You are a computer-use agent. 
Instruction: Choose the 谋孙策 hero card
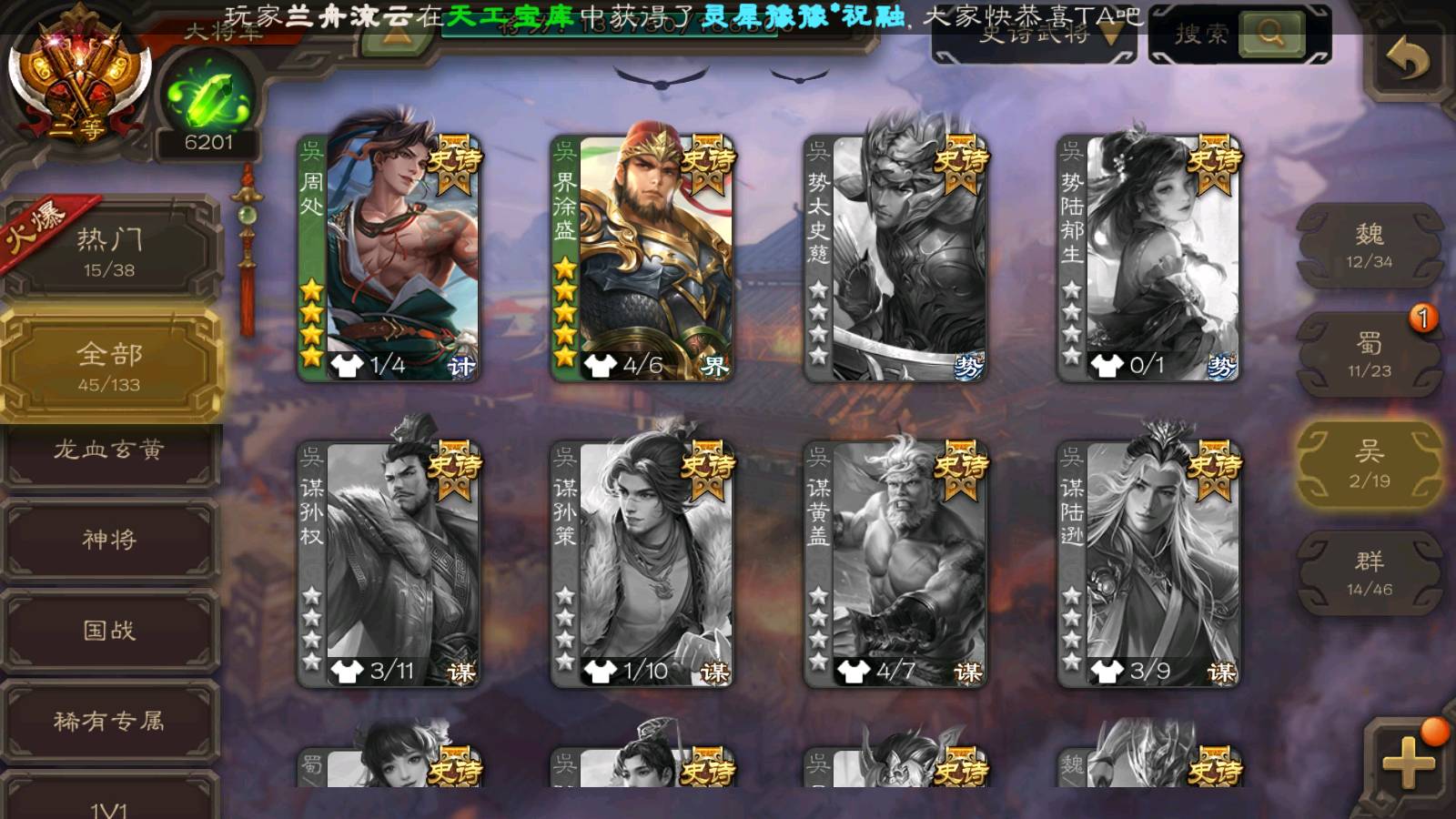point(642,564)
